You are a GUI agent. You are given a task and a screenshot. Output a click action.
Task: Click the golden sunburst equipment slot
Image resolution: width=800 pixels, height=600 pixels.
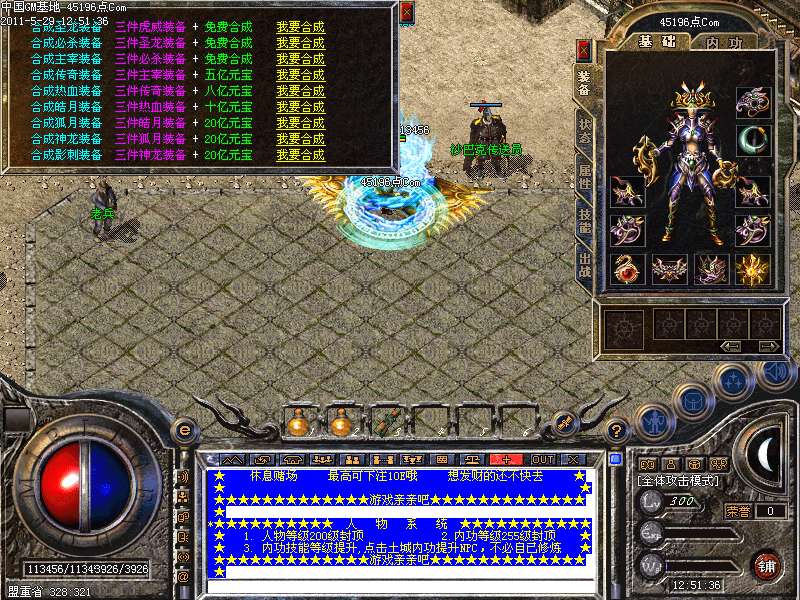click(x=752, y=269)
